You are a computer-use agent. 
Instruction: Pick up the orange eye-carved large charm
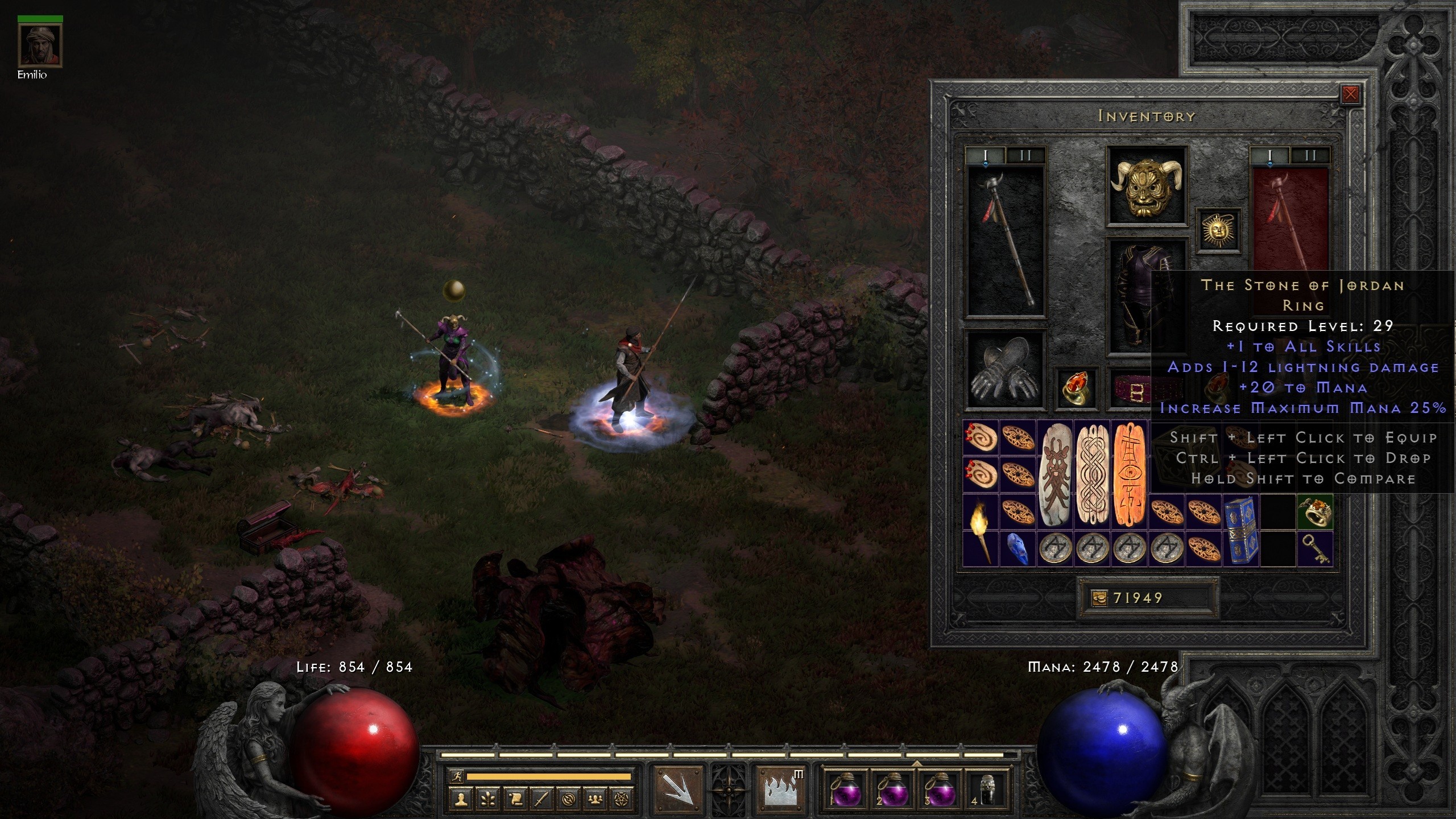(1128, 475)
